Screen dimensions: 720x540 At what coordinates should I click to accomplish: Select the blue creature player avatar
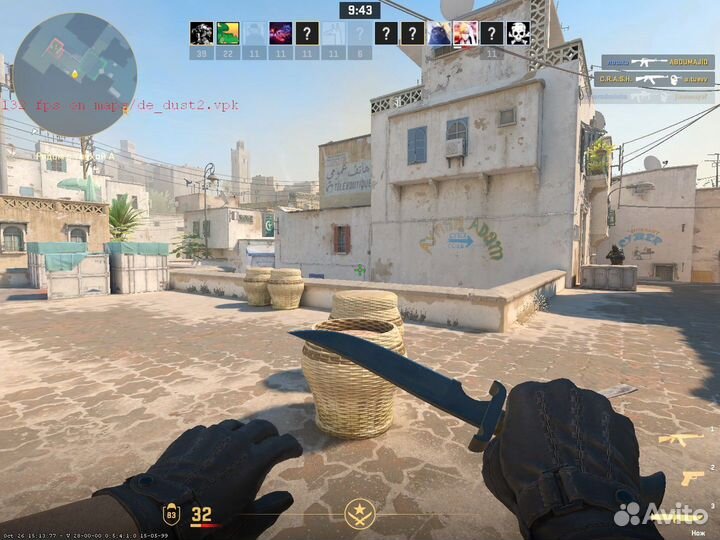(x=439, y=33)
